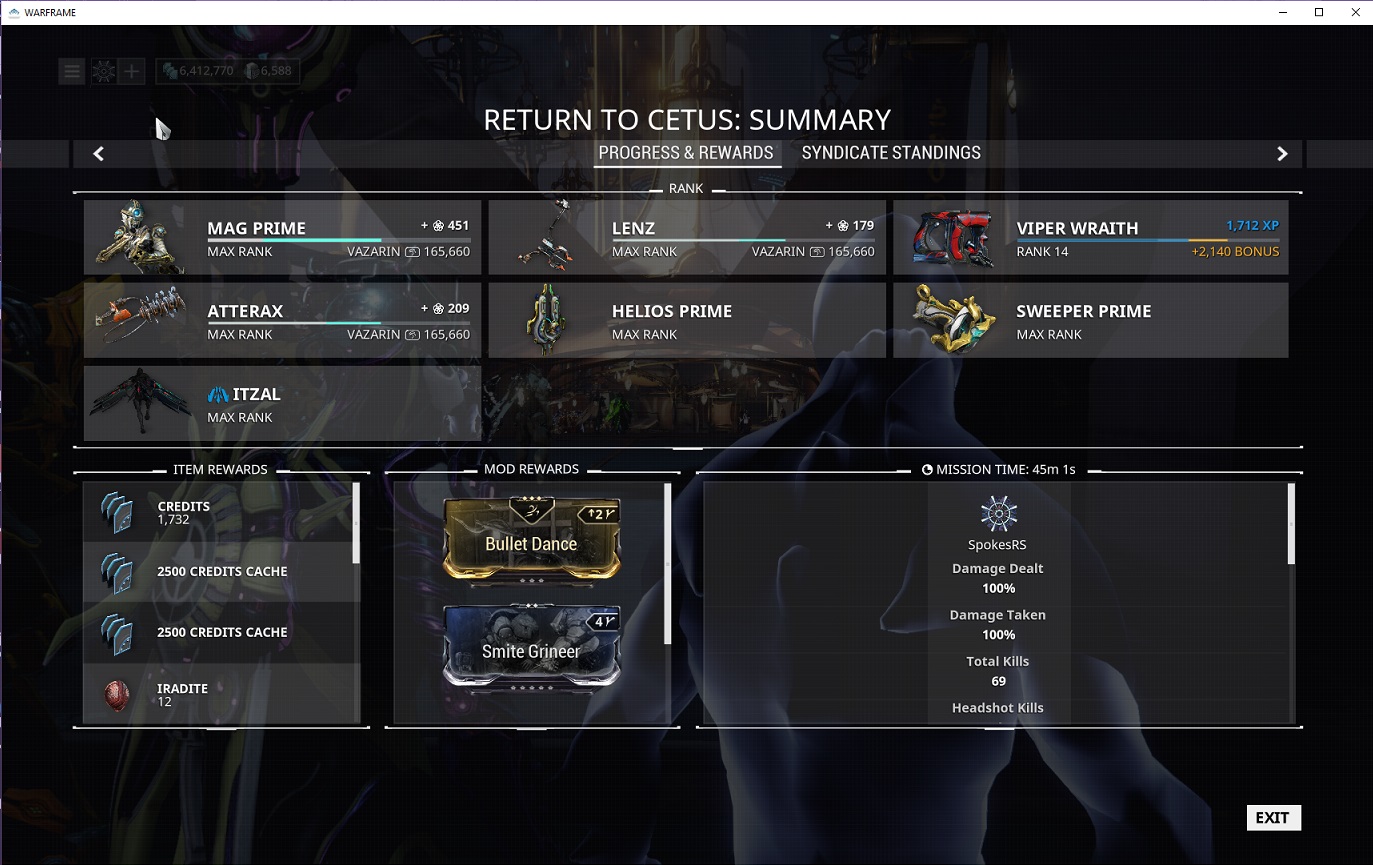
Task: Select the Smite Grineer mod card
Action: click(x=531, y=648)
